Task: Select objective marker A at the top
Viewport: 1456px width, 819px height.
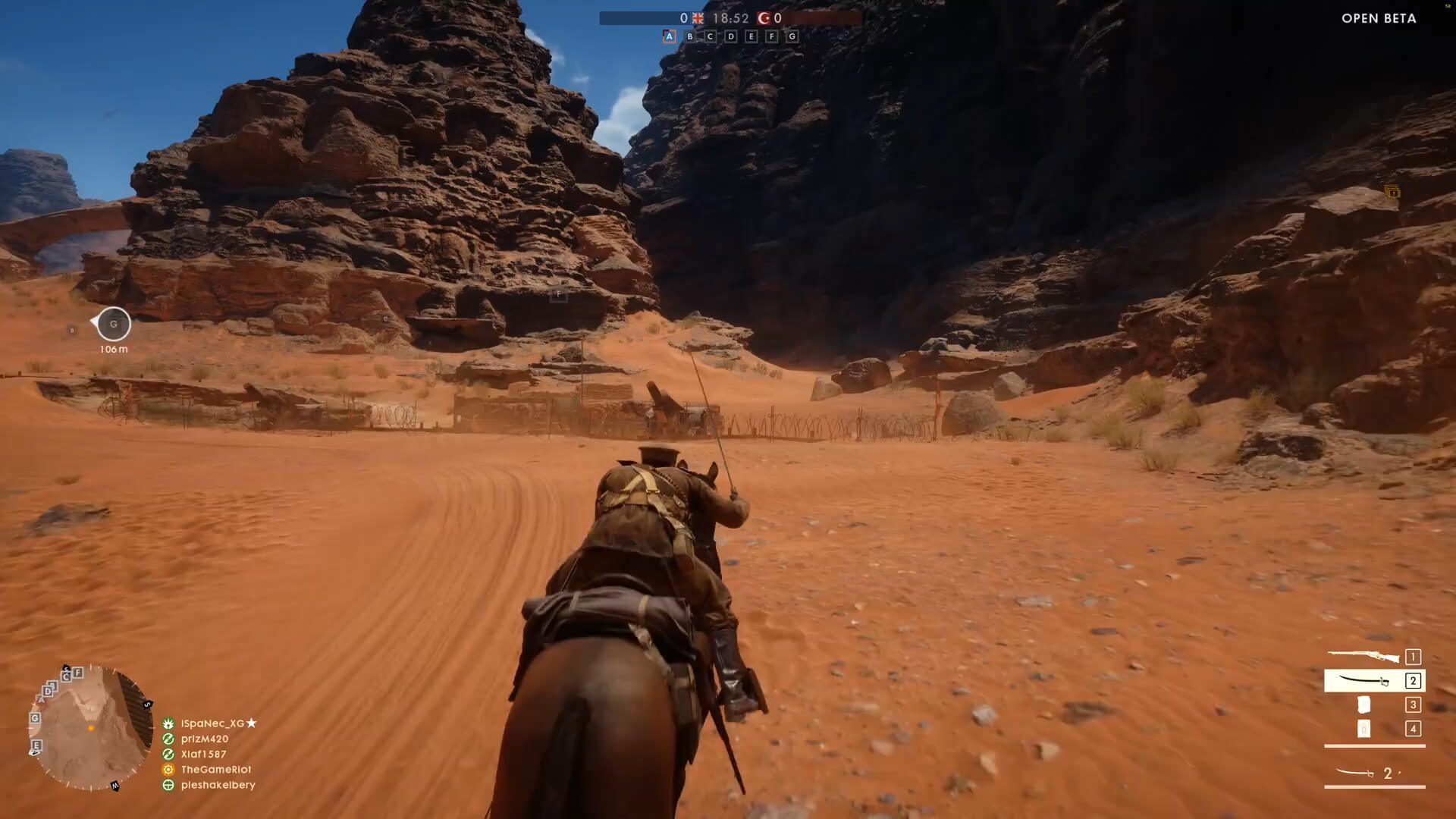Action: 670,36
